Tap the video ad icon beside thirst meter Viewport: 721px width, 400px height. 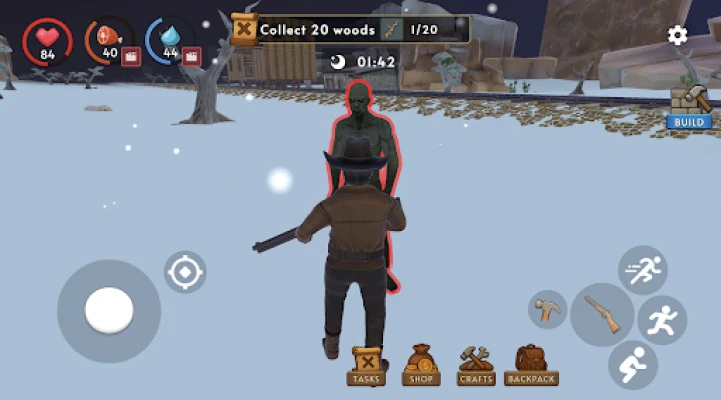(x=191, y=57)
